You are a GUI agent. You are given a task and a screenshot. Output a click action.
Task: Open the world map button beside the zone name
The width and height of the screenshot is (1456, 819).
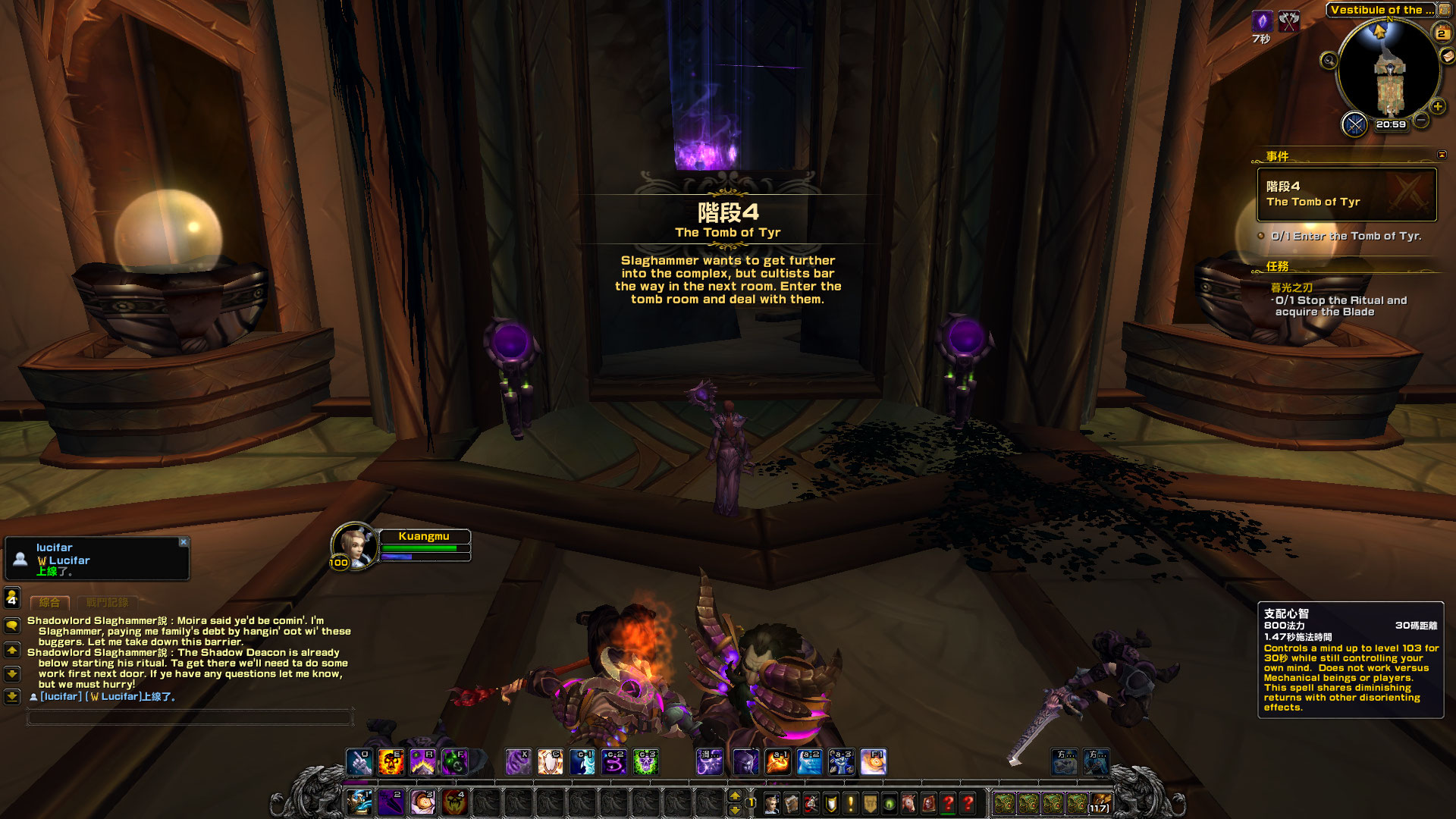pos(1446,10)
